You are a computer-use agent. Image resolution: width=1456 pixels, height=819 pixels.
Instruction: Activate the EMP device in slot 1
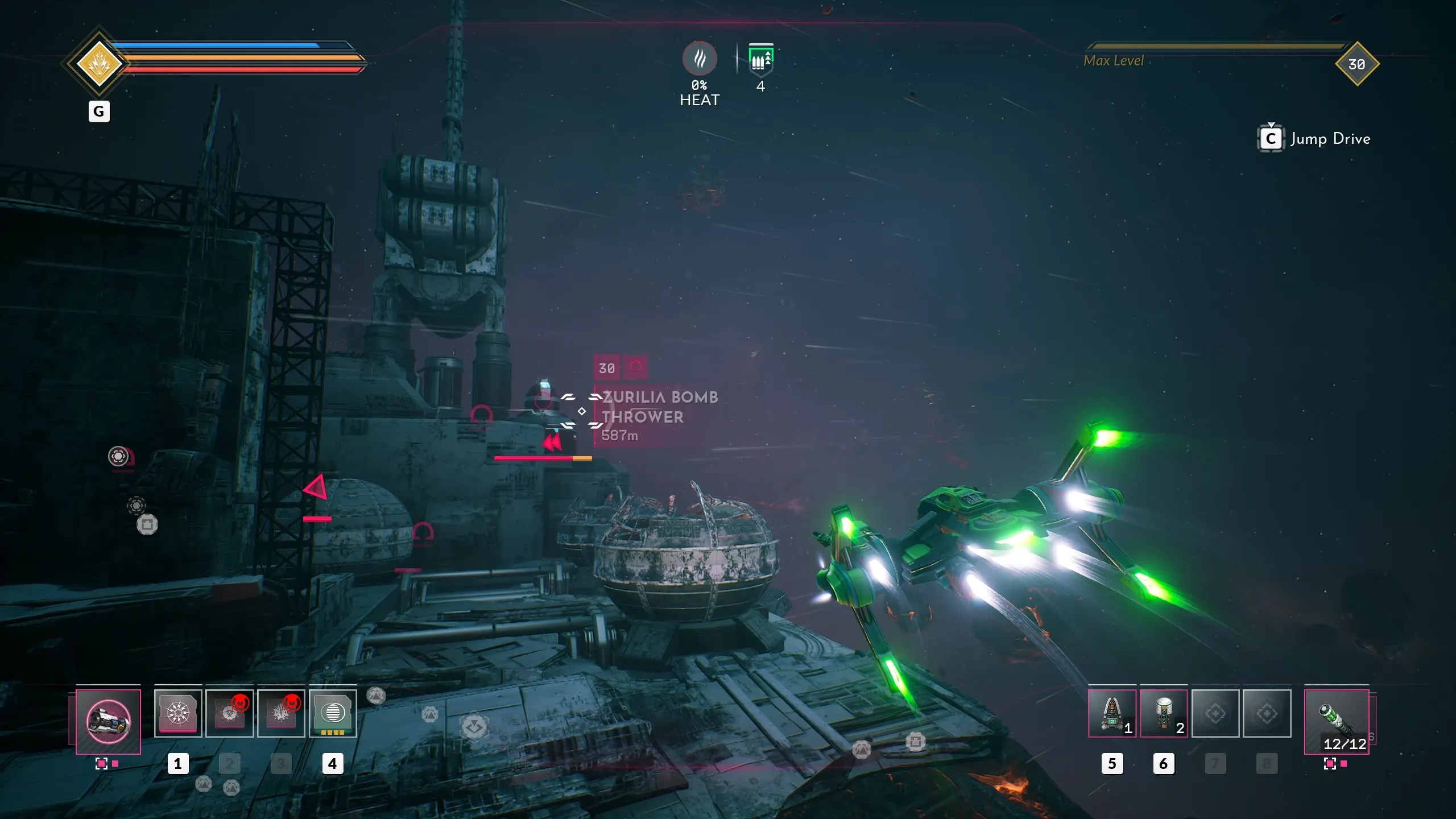click(x=177, y=712)
